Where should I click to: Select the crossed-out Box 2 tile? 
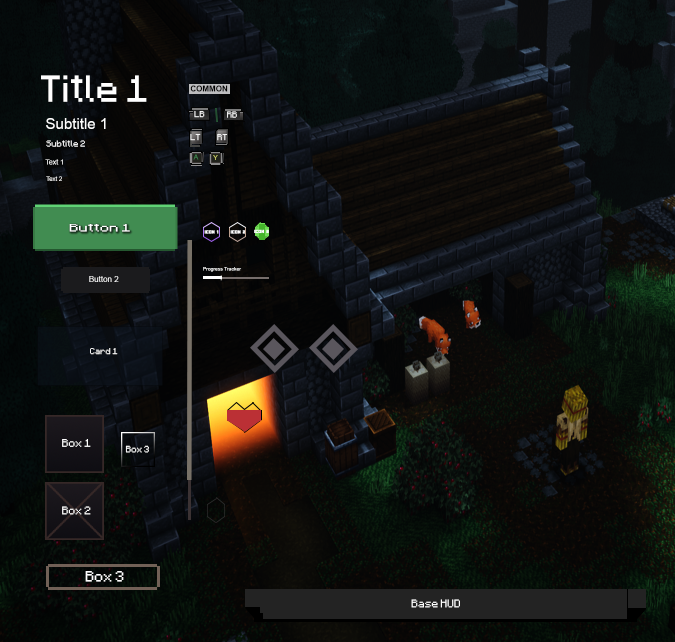pyautogui.click(x=75, y=511)
